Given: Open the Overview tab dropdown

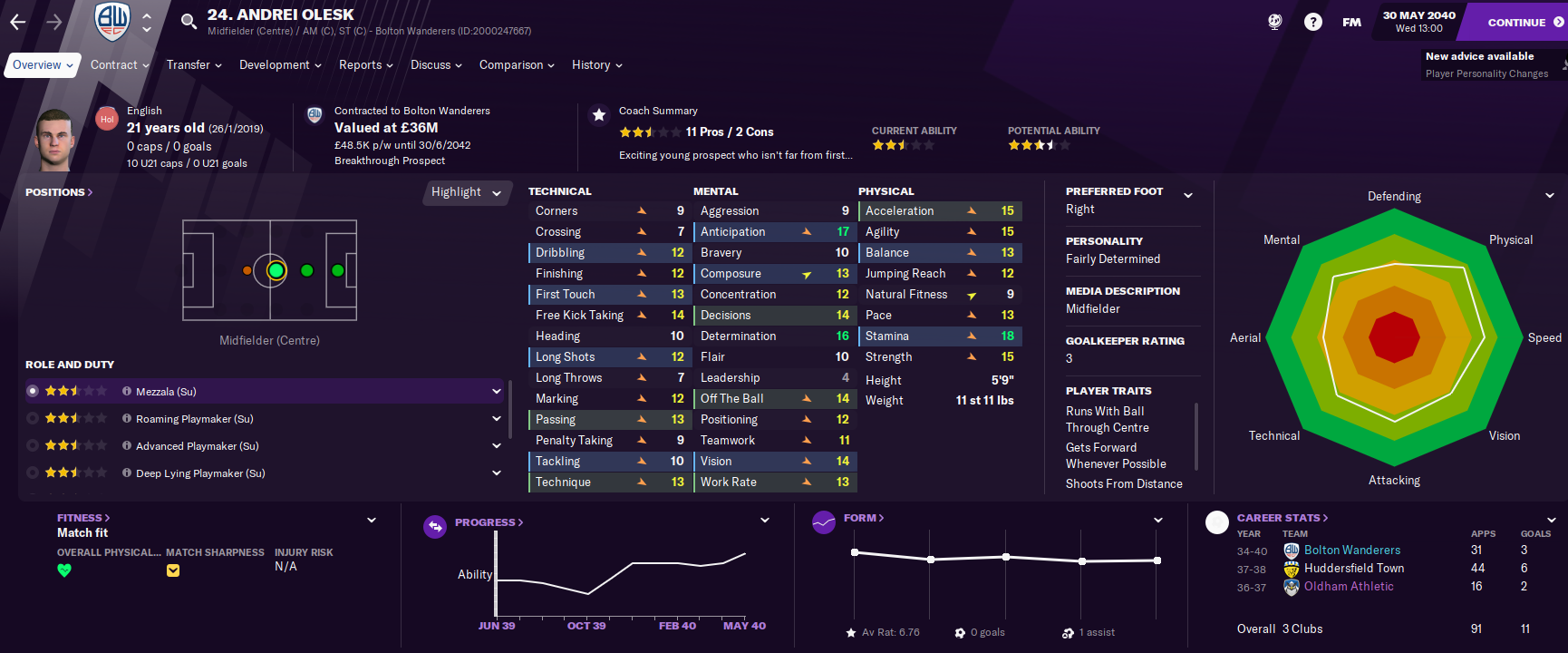Looking at the screenshot, I should (x=42, y=65).
